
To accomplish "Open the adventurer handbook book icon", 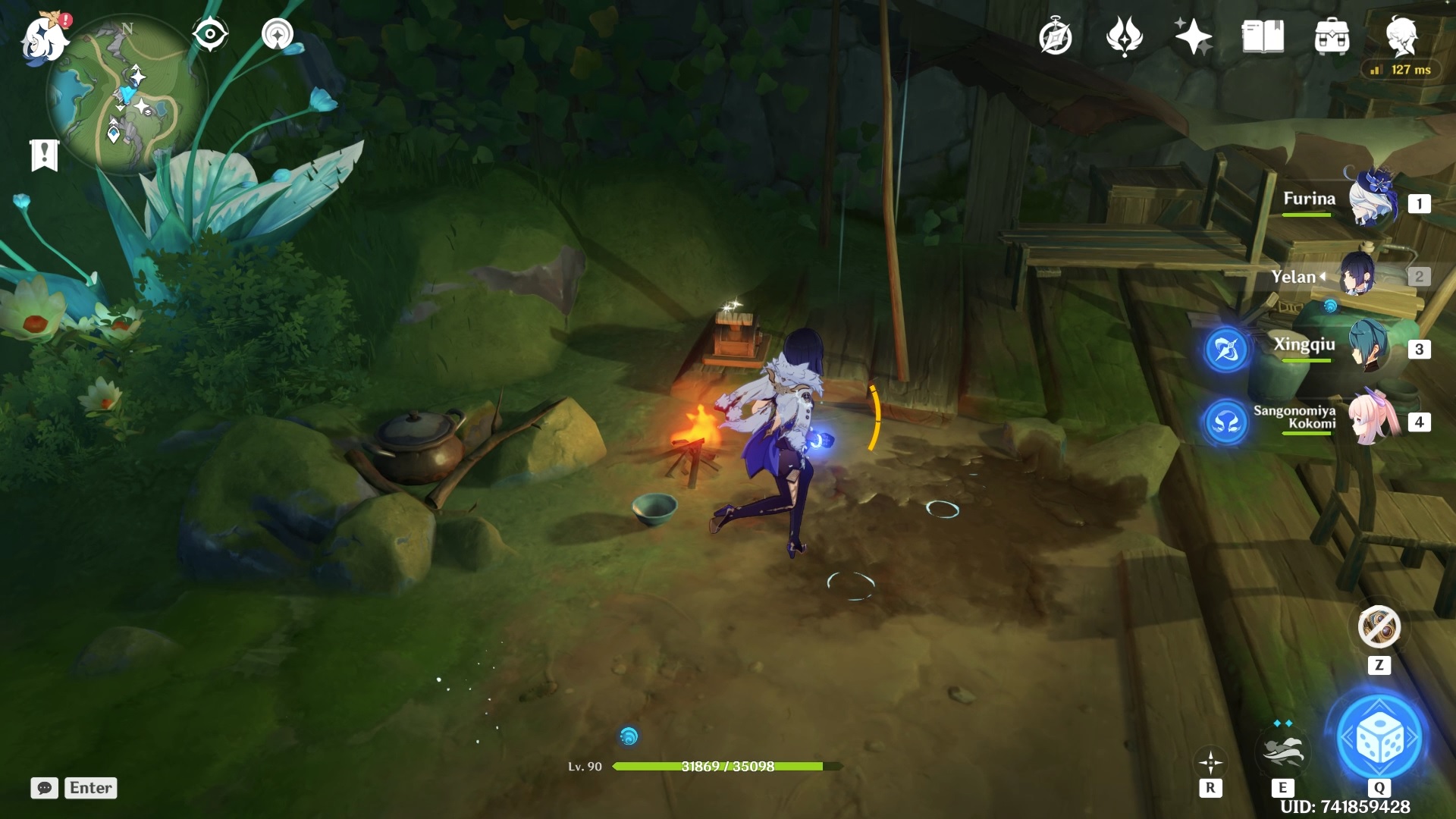I will pos(1263,36).
